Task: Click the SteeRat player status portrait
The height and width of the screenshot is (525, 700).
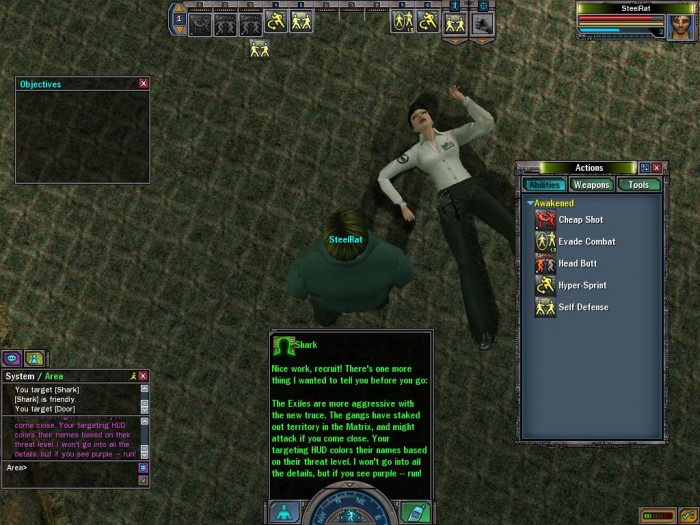Action: [x=682, y=27]
